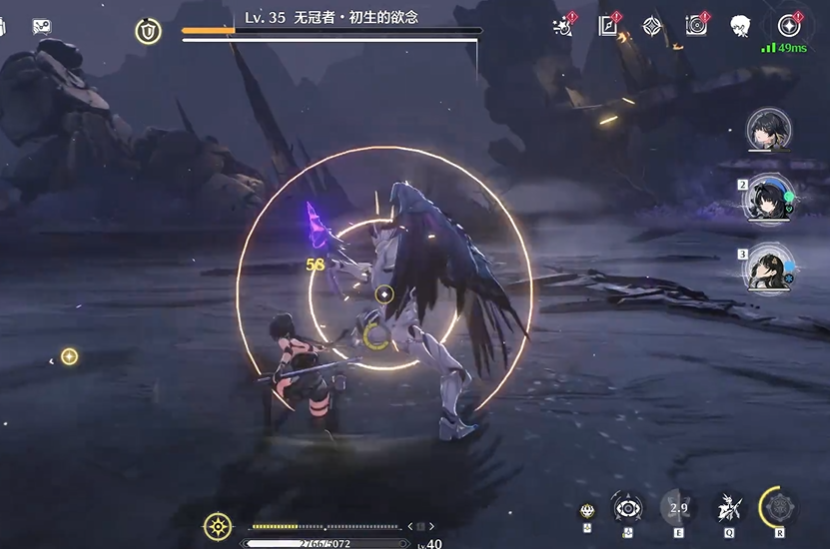Switch to the top party member portrait

769,130
